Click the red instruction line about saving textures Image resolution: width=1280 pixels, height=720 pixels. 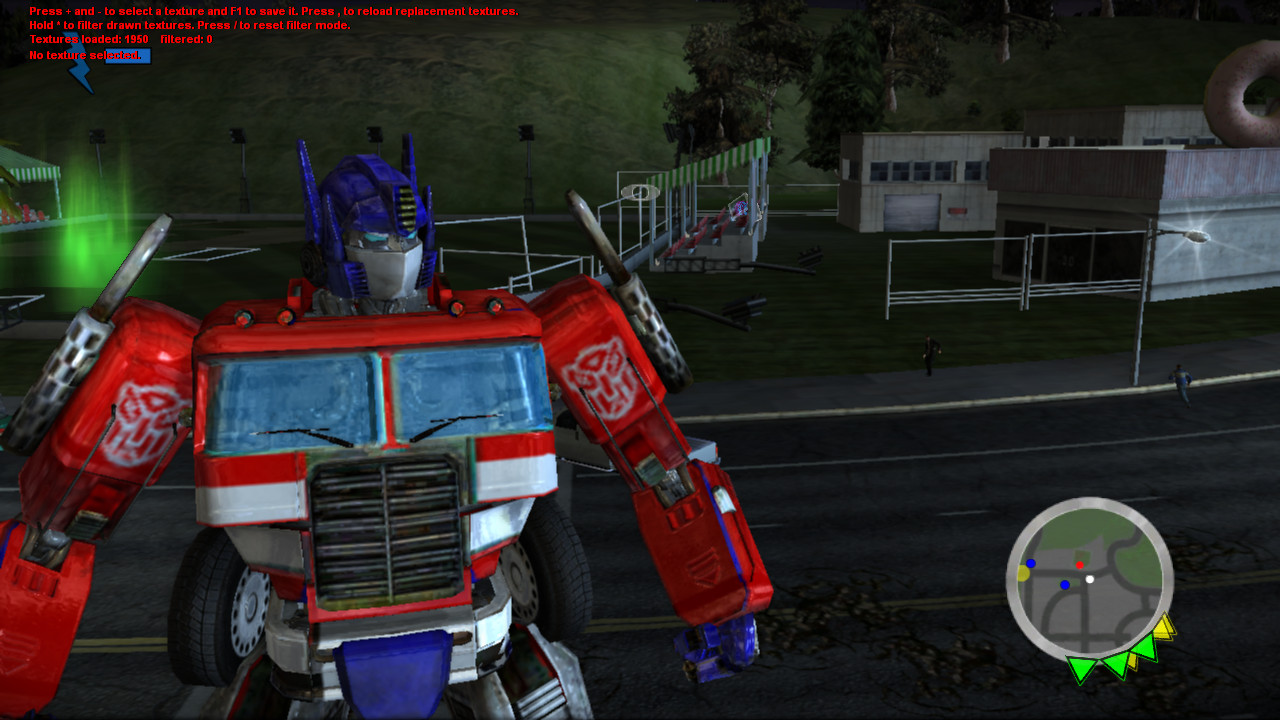click(272, 11)
